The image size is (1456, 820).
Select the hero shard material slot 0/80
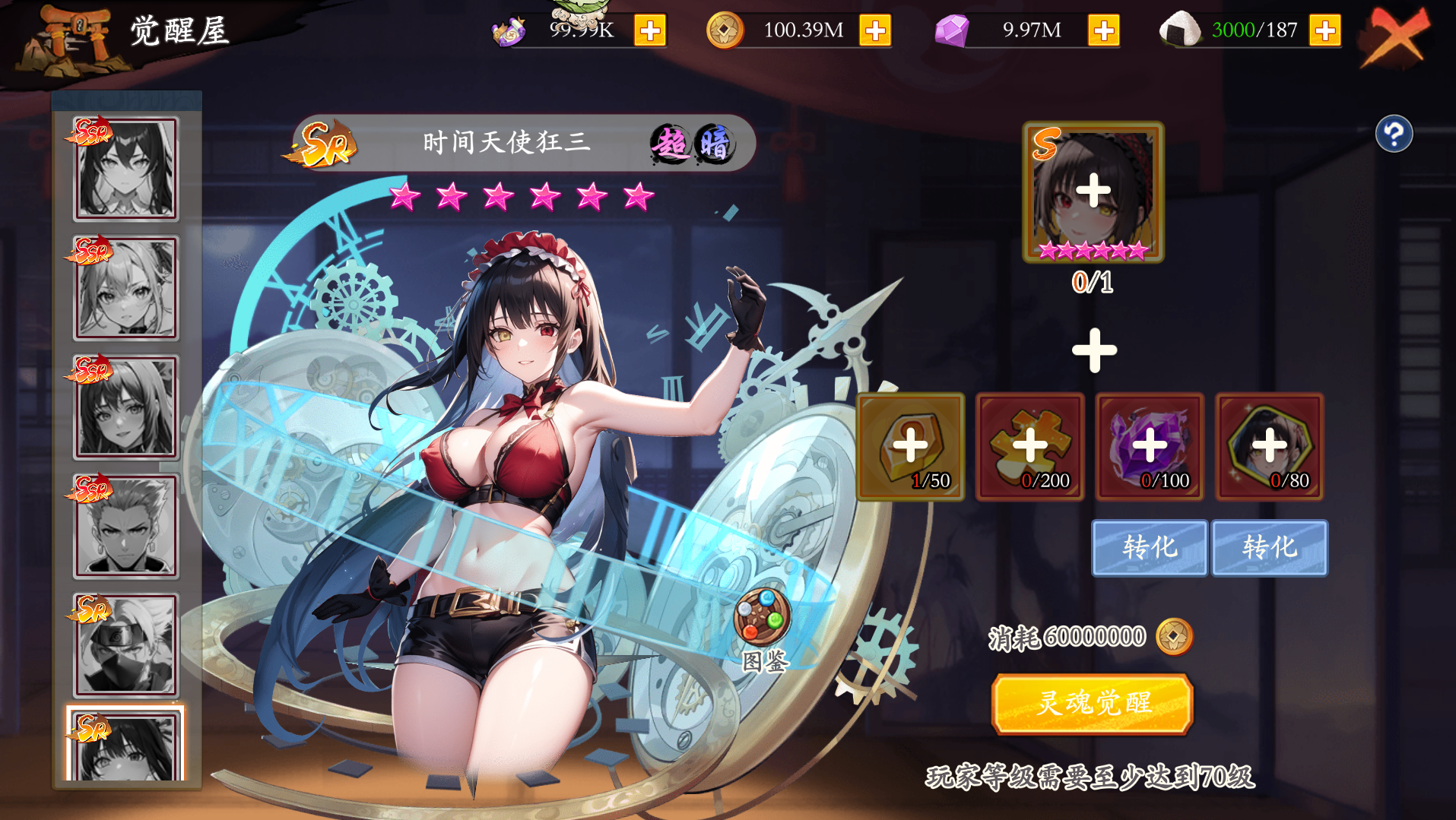coord(1269,446)
